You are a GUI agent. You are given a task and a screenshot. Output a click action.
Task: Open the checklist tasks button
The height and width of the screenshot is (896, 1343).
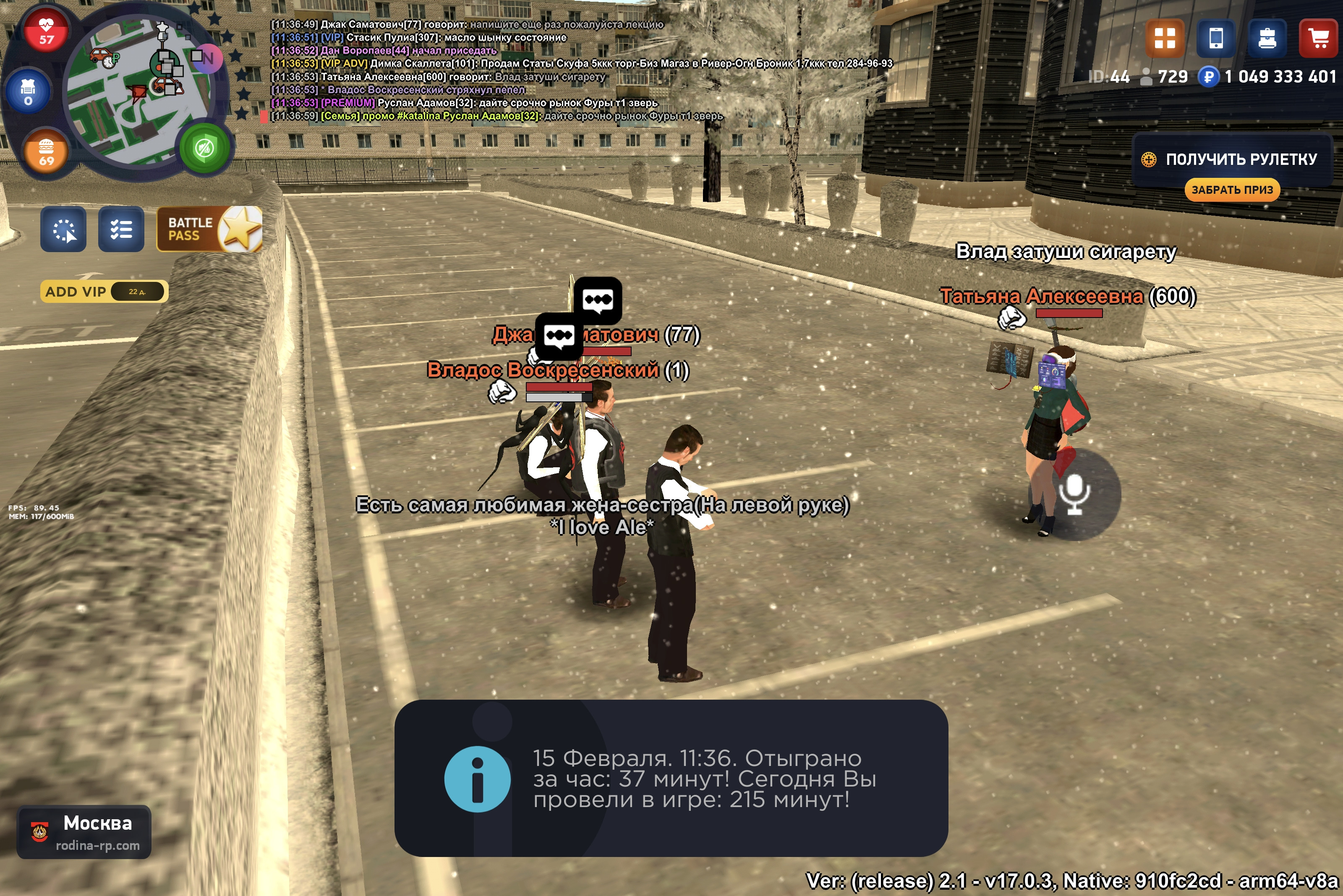point(121,229)
